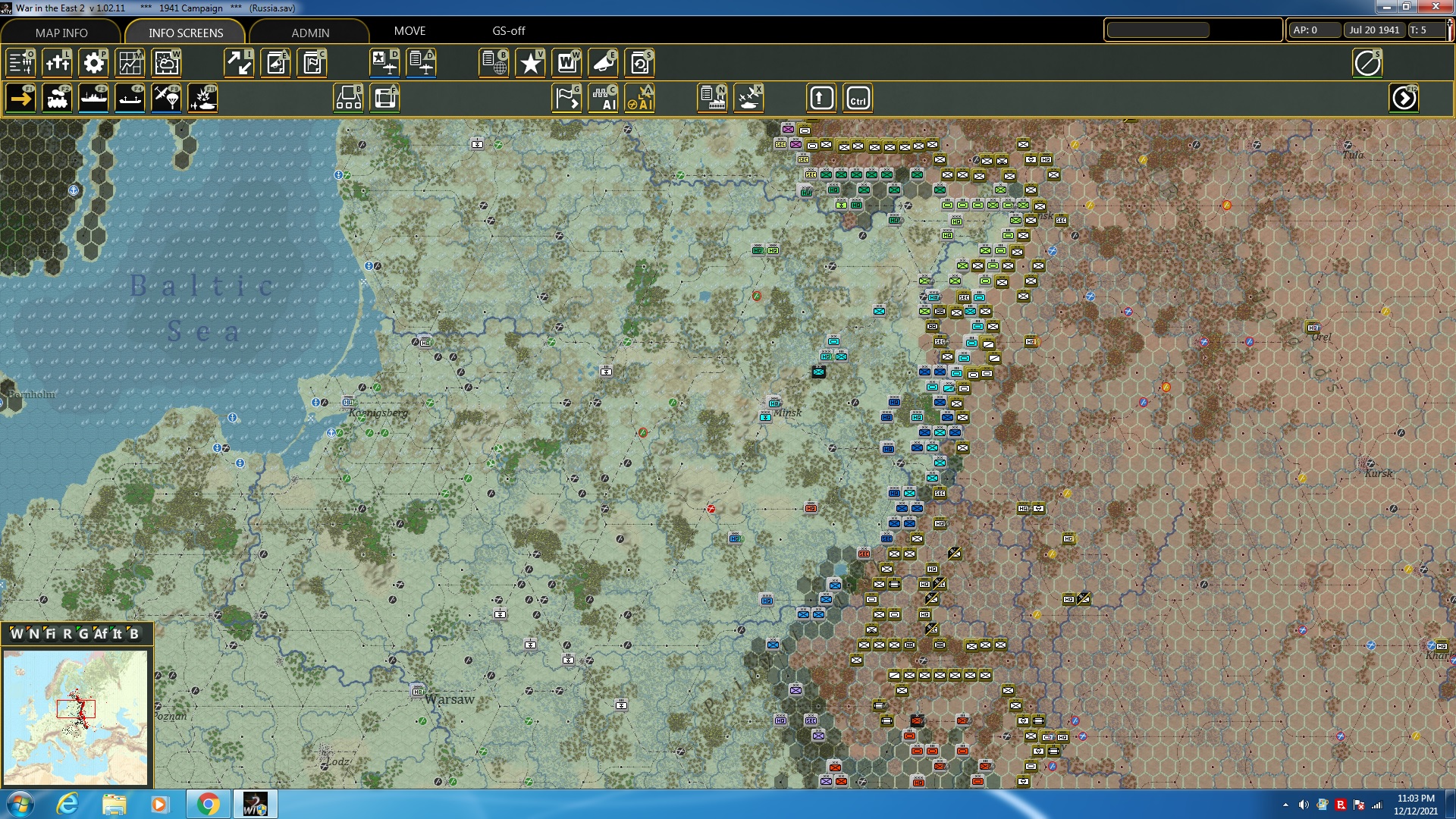Open the Metrics map icon
Screen dimensions: 1456x819
tap(130, 63)
